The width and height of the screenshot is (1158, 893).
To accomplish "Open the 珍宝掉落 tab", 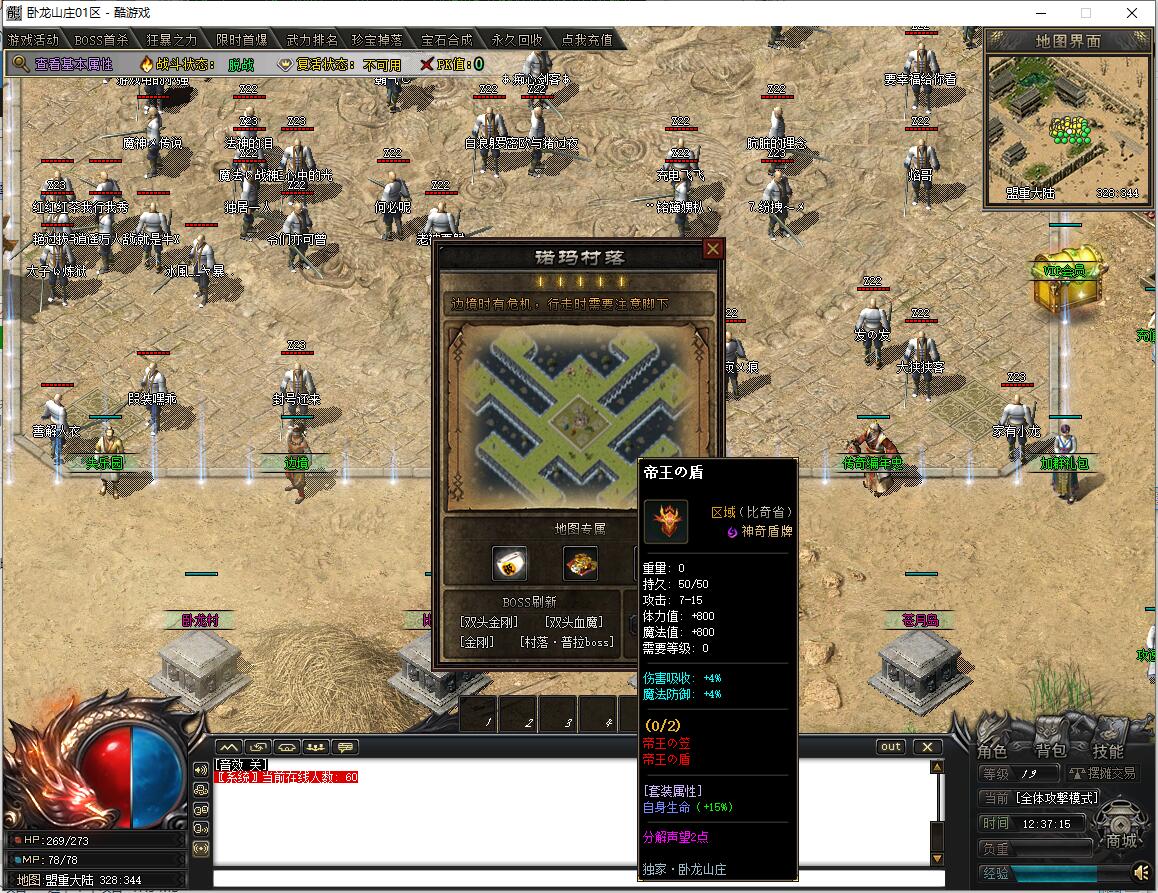I will point(379,40).
